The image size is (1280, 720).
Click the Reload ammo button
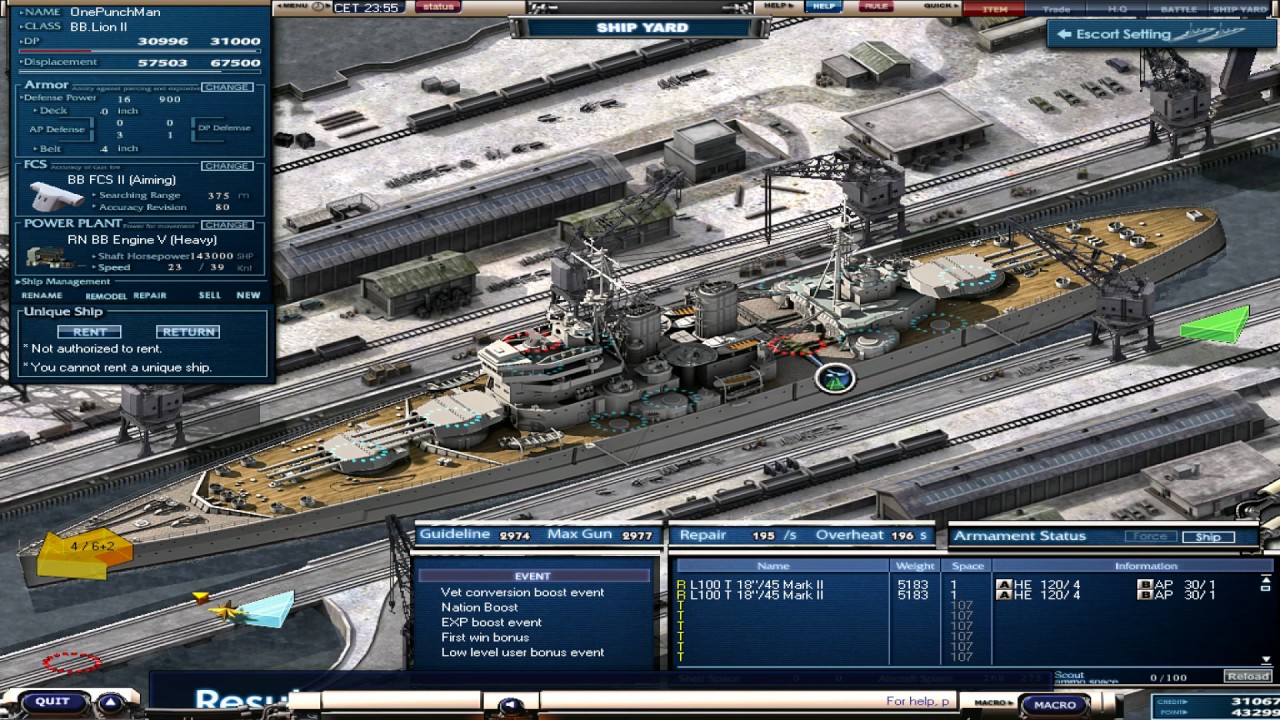1248,677
